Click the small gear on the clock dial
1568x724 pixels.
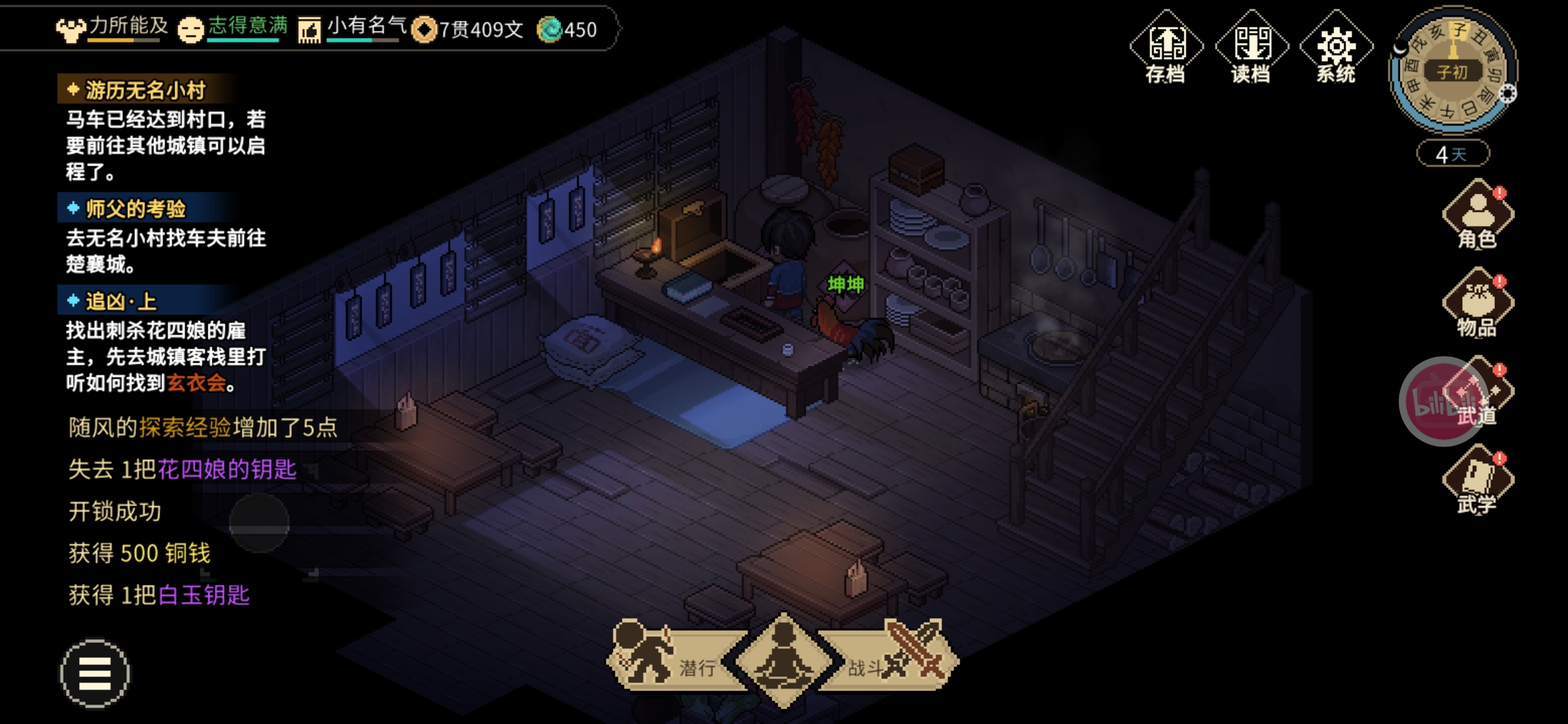[x=1508, y=94]
